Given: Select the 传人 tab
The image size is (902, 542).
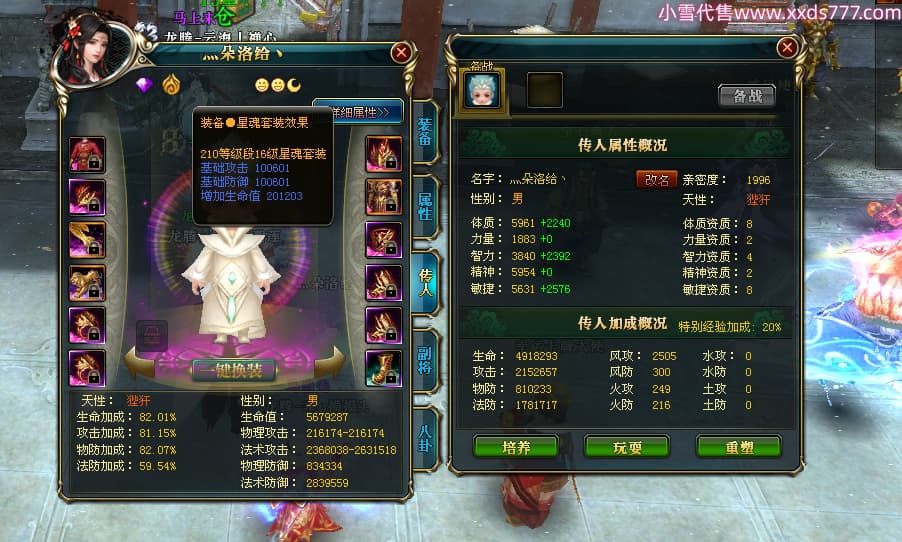Looking at the screenshot, I should 425,281.
